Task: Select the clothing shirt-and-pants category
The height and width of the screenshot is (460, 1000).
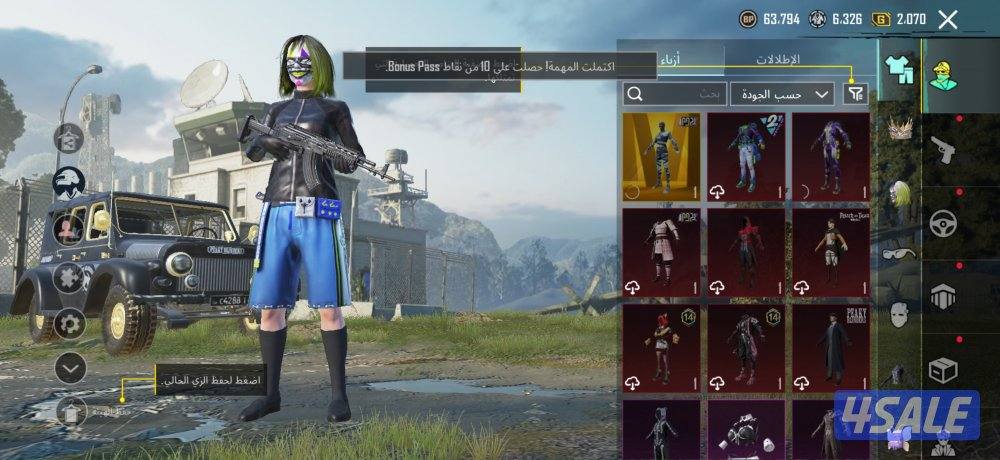Action: coord(898,70)
